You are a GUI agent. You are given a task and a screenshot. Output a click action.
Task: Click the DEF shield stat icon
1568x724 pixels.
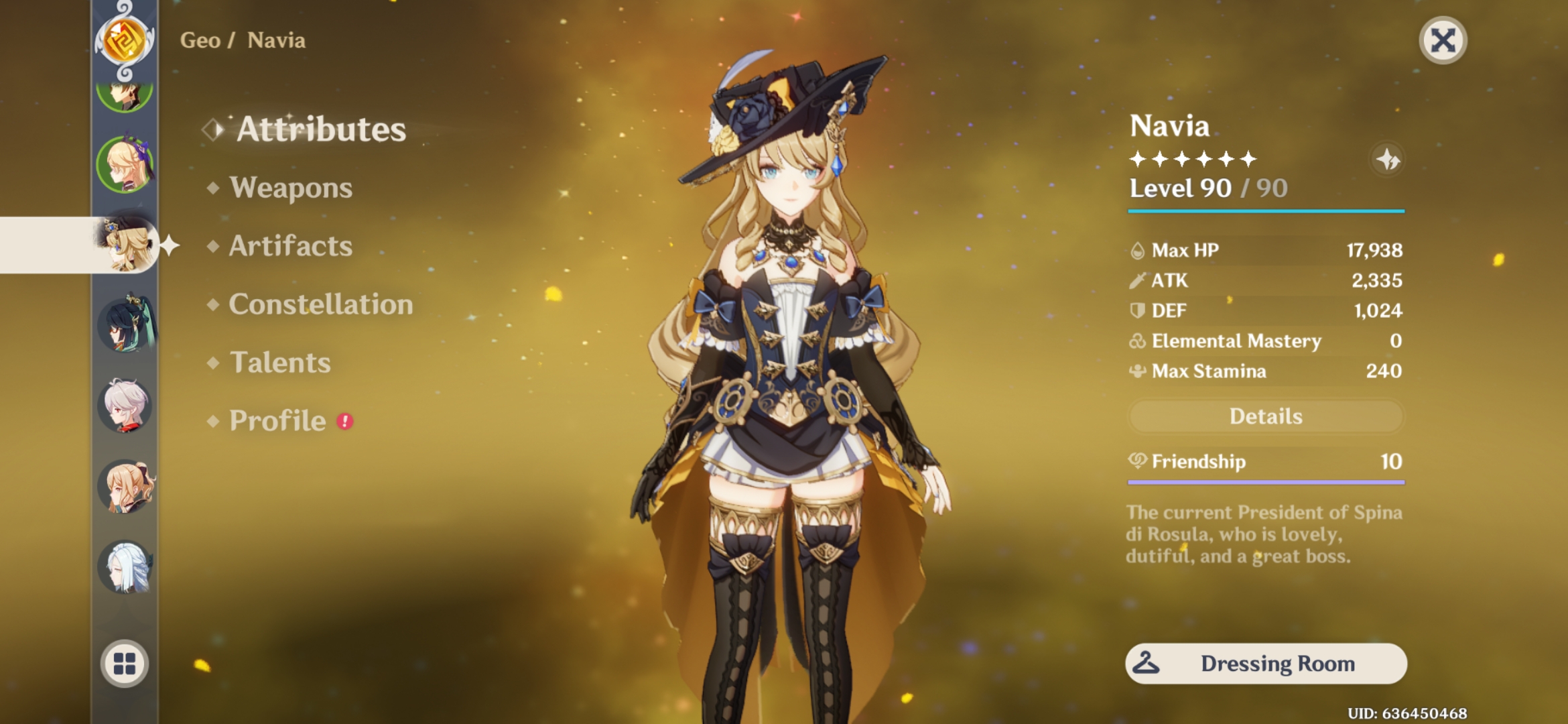click(1139, 310)
